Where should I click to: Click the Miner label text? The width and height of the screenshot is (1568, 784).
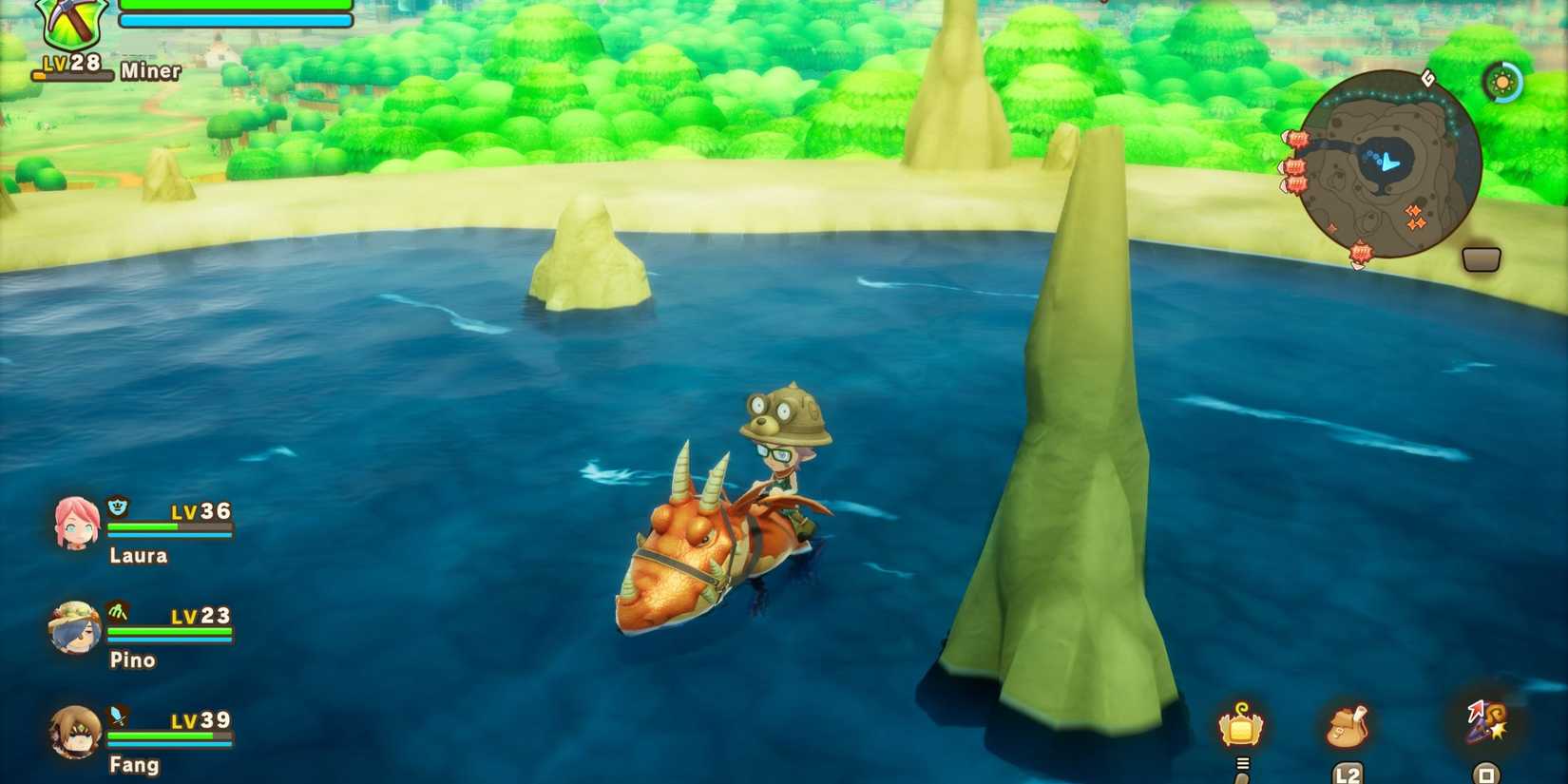[x=150, y=70]
